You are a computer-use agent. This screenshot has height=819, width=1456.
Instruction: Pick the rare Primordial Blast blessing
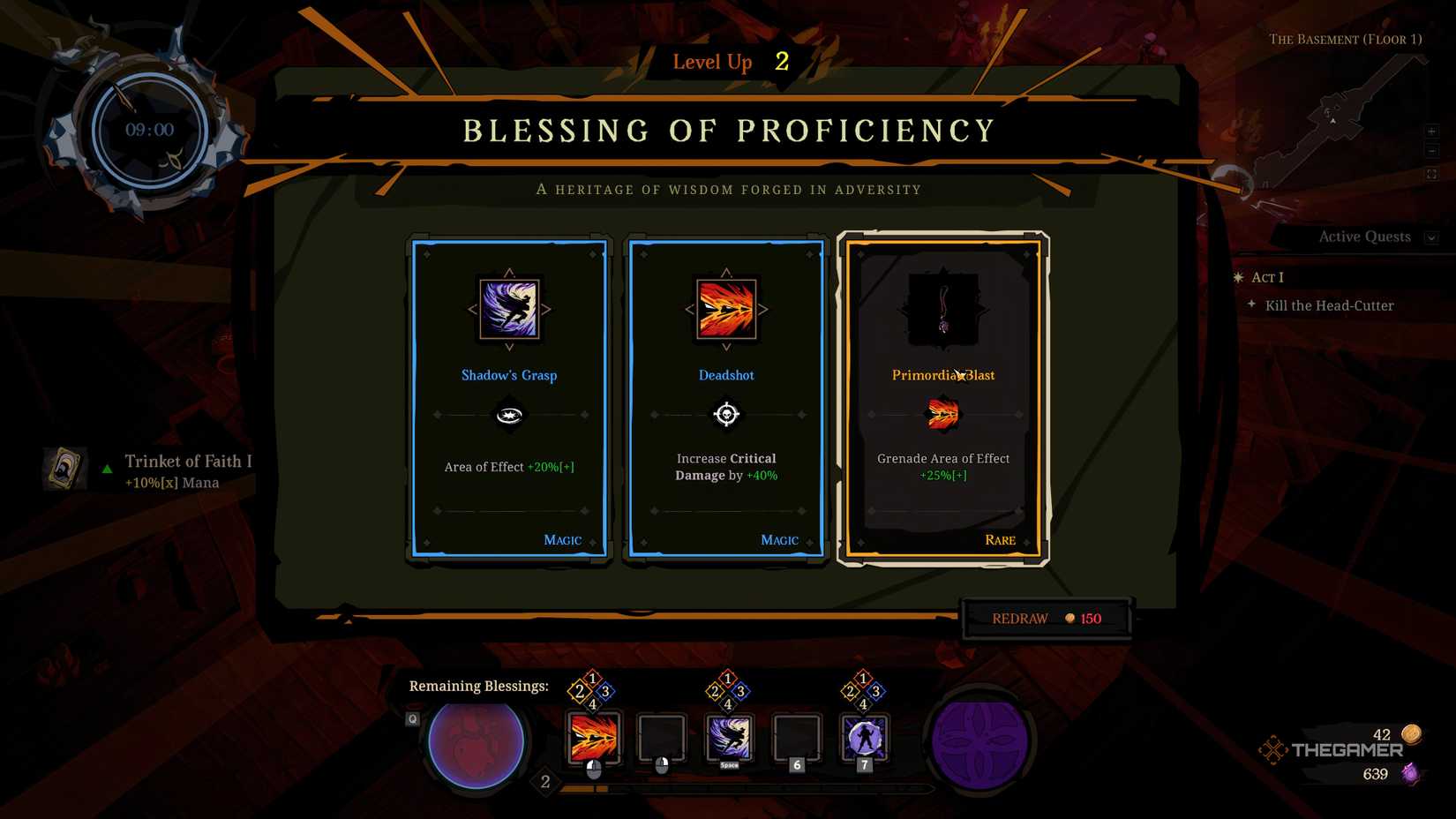[942, 397]
